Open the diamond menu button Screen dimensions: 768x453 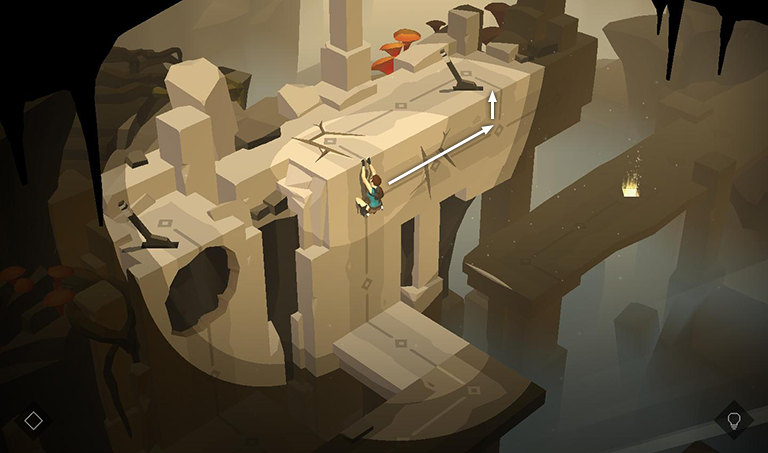click(33, 420)
